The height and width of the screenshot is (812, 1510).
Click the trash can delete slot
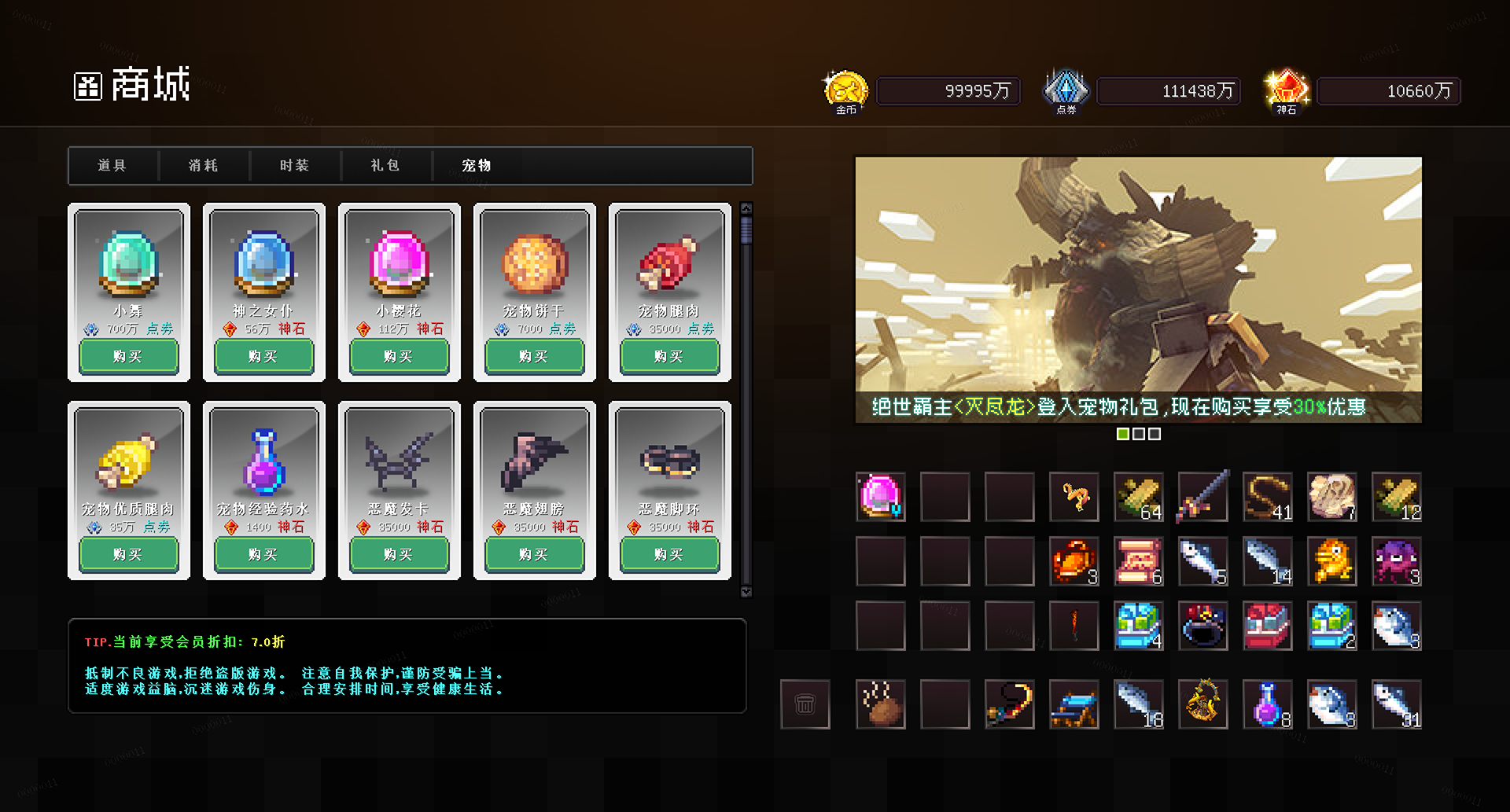coord(805,704)
